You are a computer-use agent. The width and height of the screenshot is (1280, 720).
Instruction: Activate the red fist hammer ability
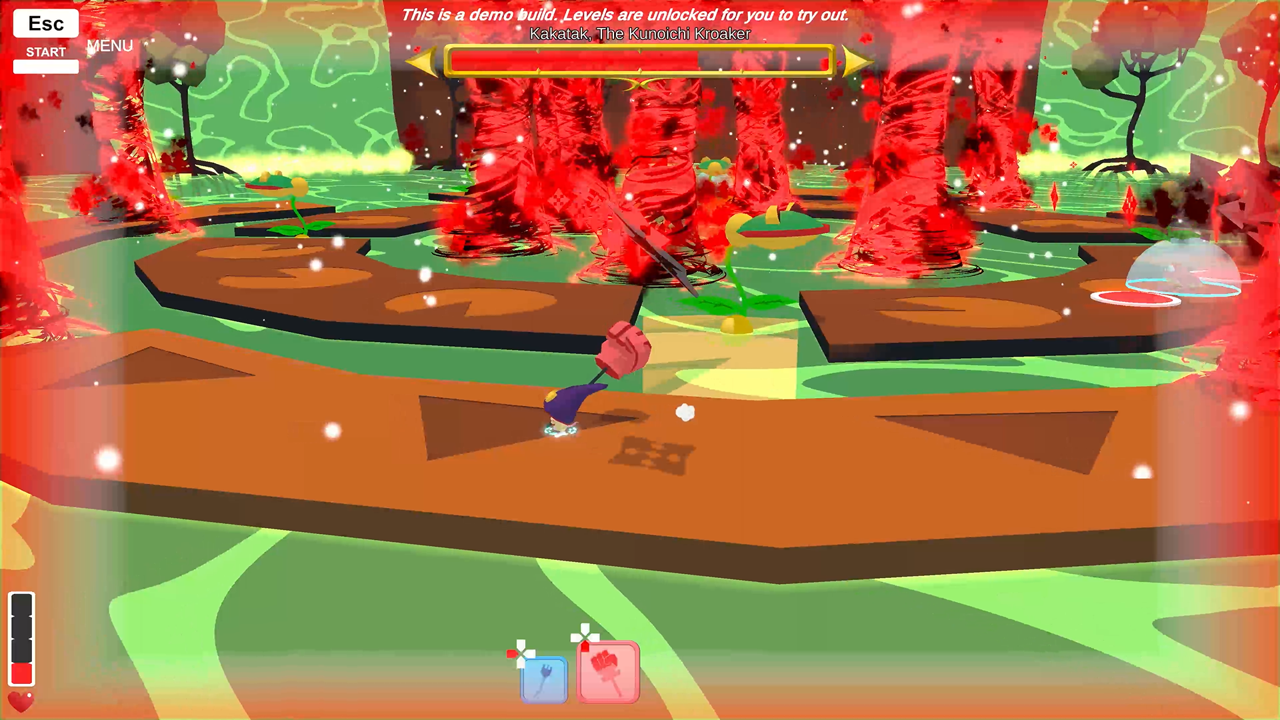tap(609, 672)
